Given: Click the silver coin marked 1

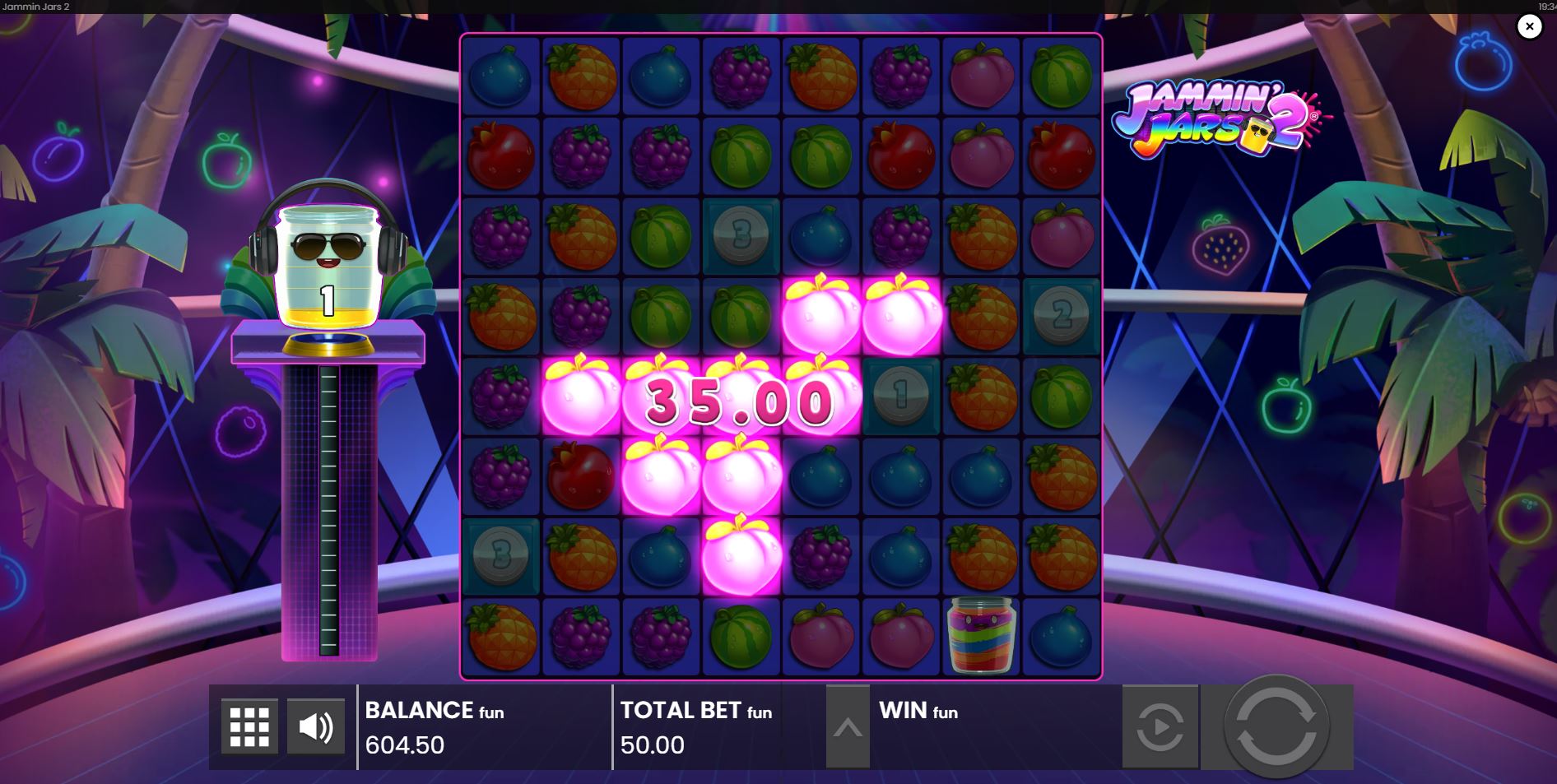Looking at the screenshot, I should pos(900,395).
